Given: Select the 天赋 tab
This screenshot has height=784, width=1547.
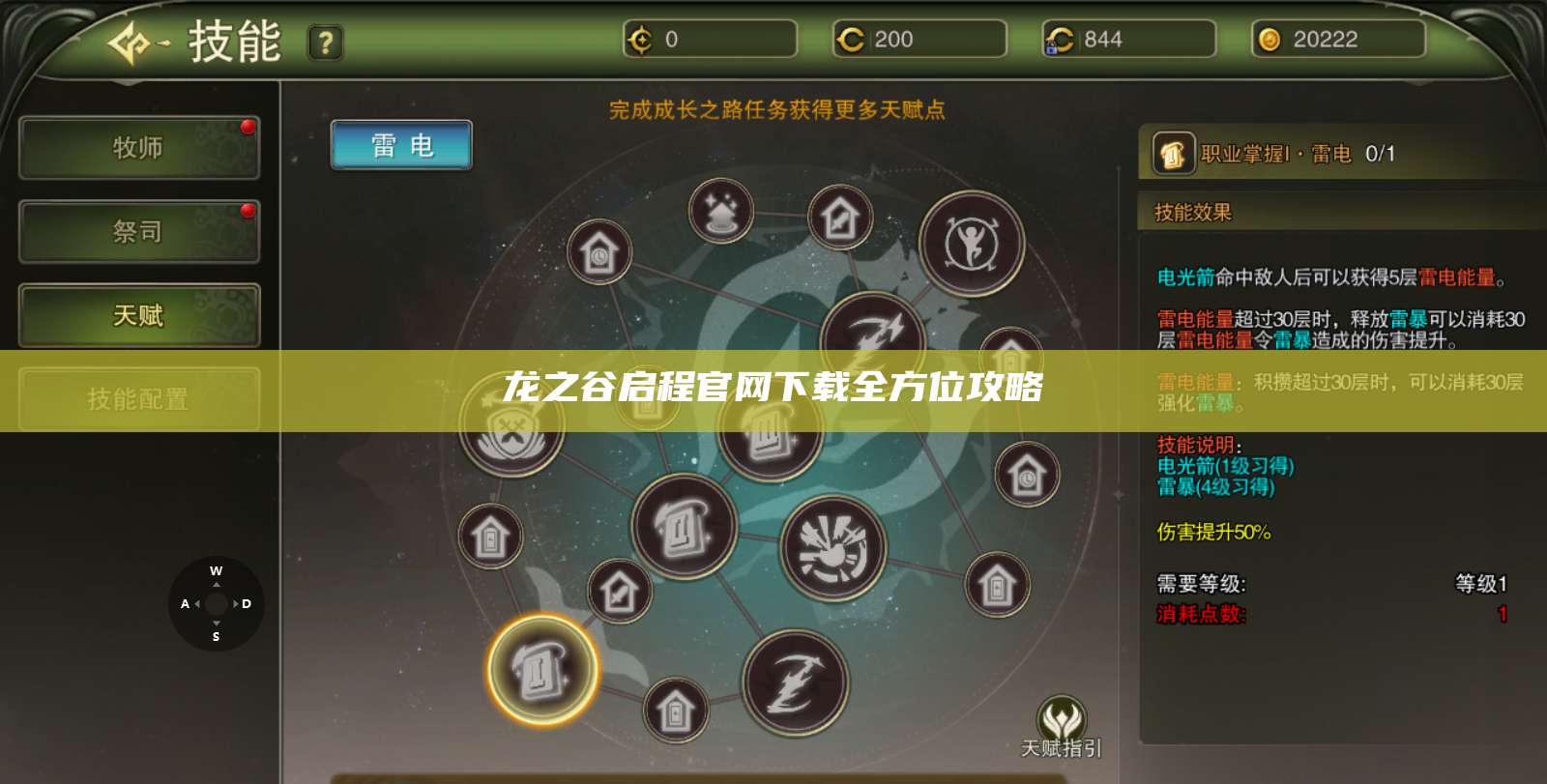Looking at the screenshot, I should [138, 316].
